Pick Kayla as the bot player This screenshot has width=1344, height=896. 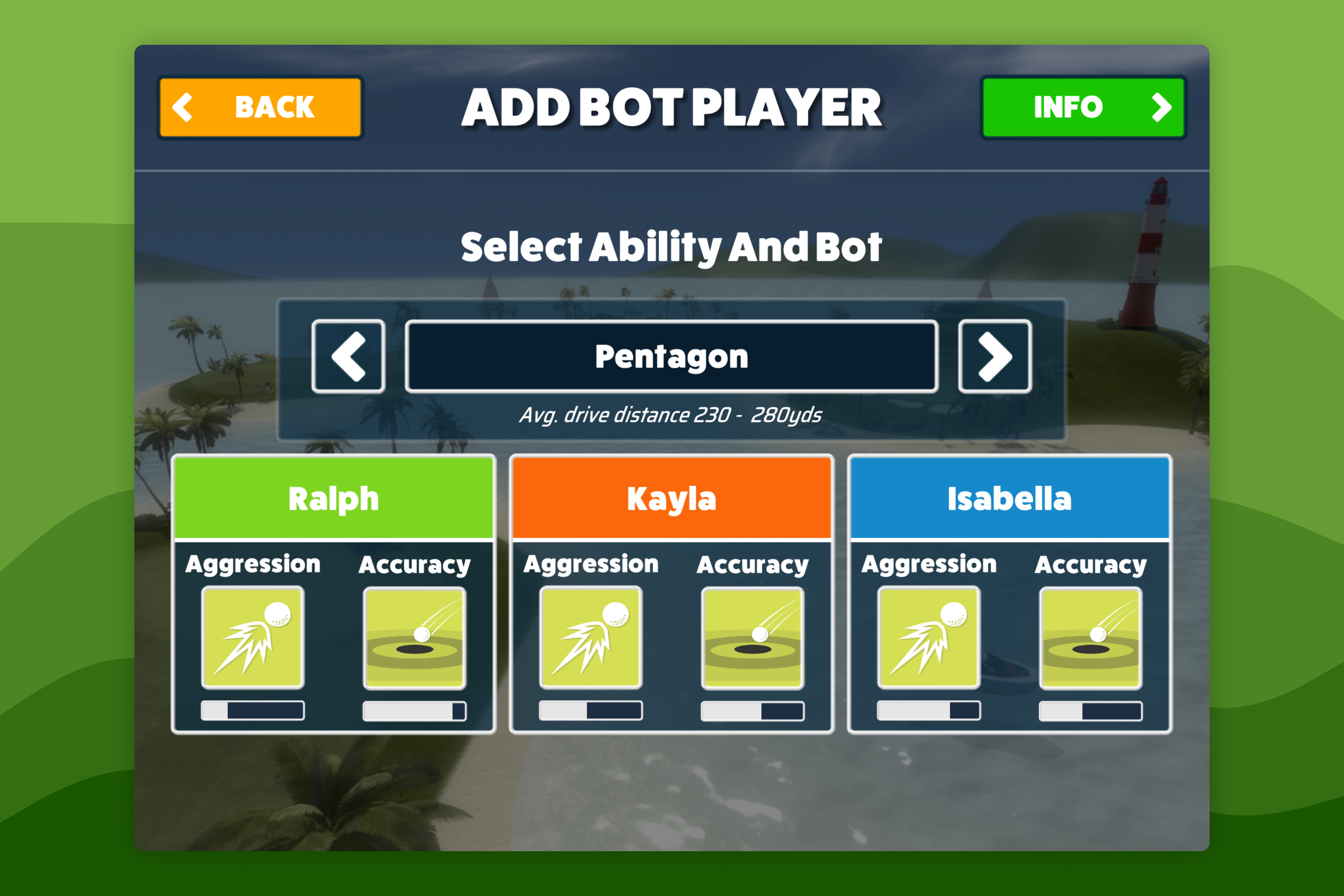click(671, 498)
